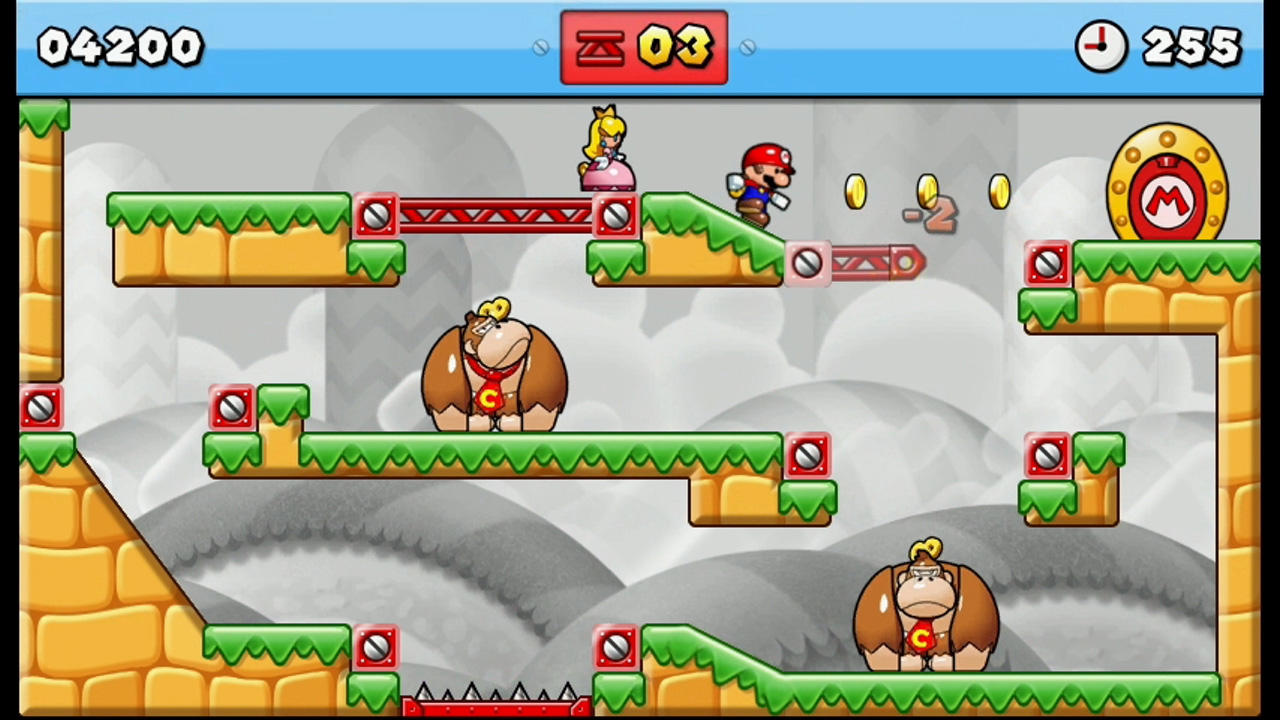
Task: Select the countdown timer showing 255
Action: tap(1190, 46)
